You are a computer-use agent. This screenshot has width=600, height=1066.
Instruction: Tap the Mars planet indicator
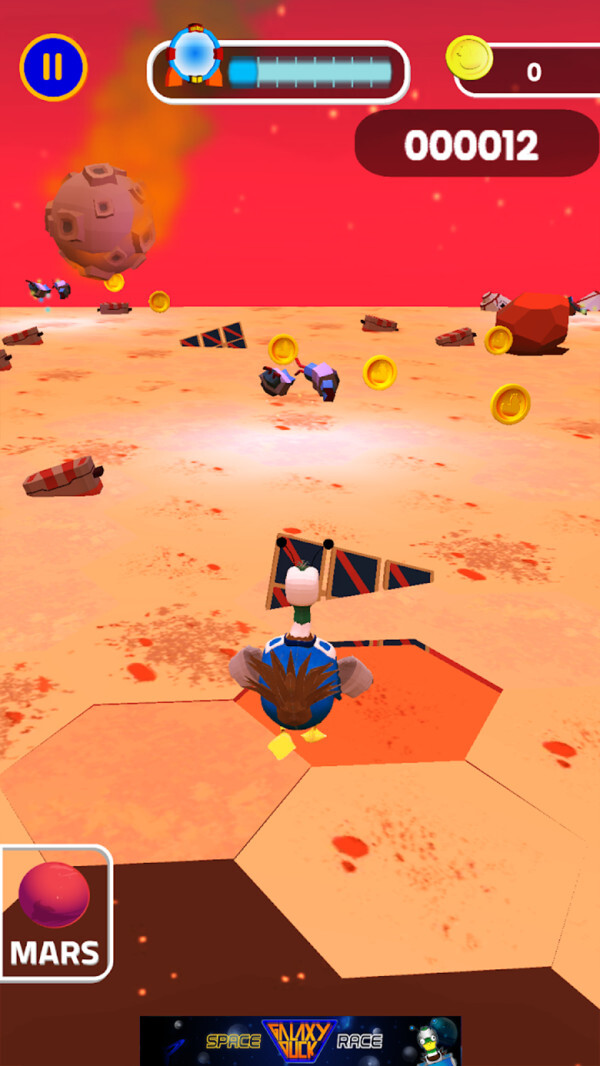55,913
